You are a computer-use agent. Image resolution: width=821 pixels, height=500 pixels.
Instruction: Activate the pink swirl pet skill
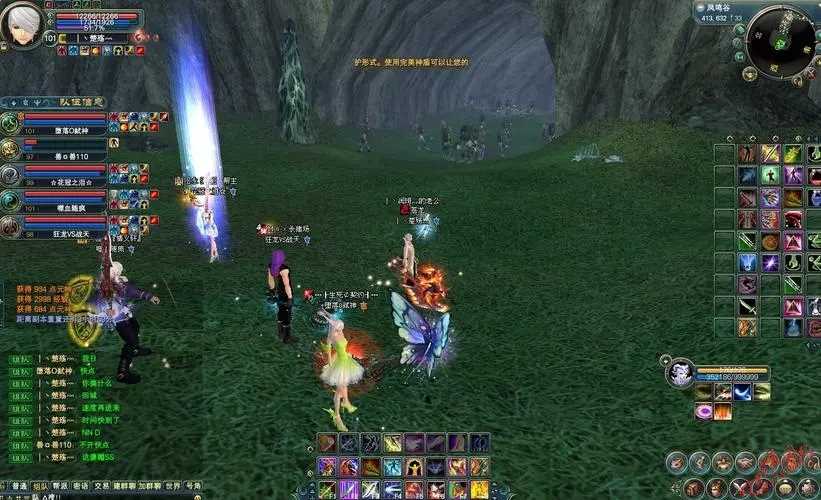click(x=703, y=411)
